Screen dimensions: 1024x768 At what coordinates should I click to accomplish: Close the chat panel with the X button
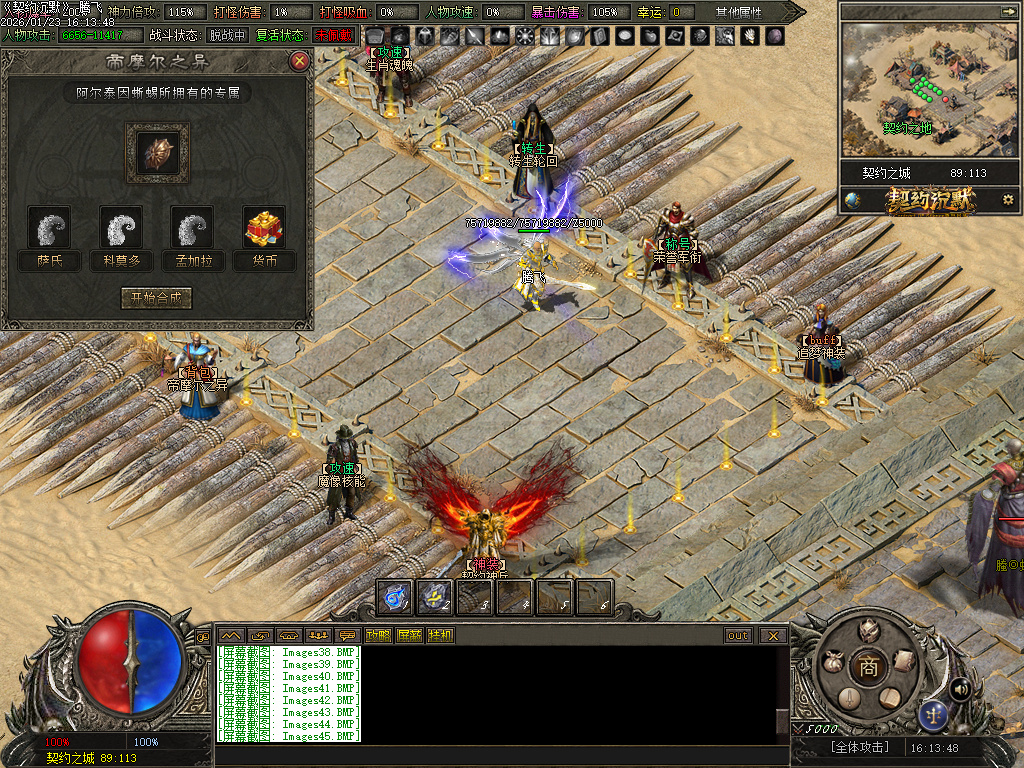(x=772, y=635)
